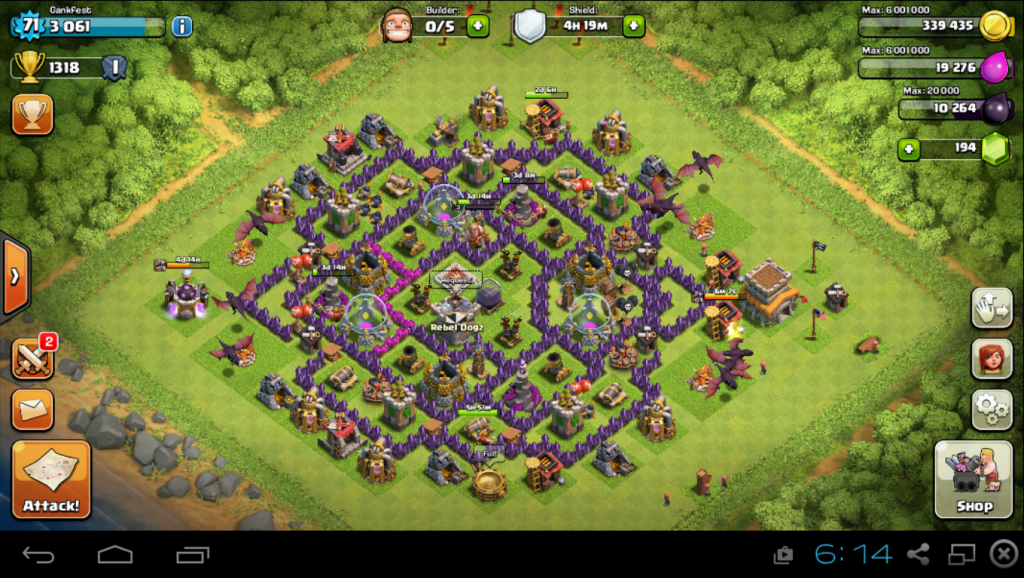Viewport: 1024px width, 578px height.
Task: Add a builder with the green plus
Action: (478, 26)
